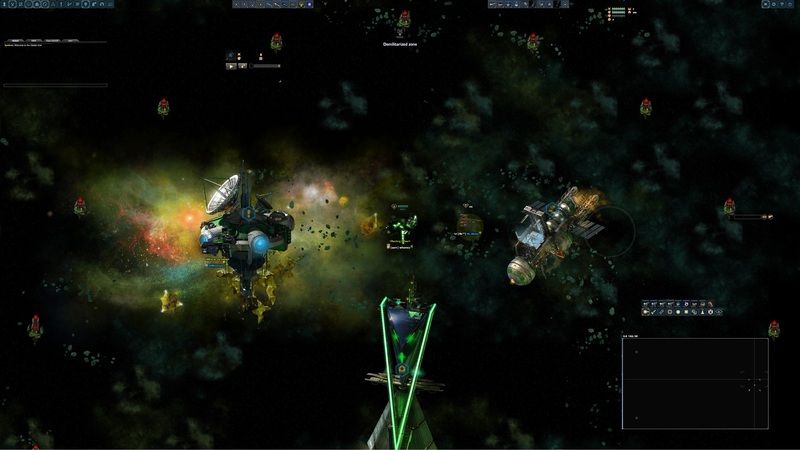
Task: Switch to the first chat log tab
Action: (x=14, y=40)
